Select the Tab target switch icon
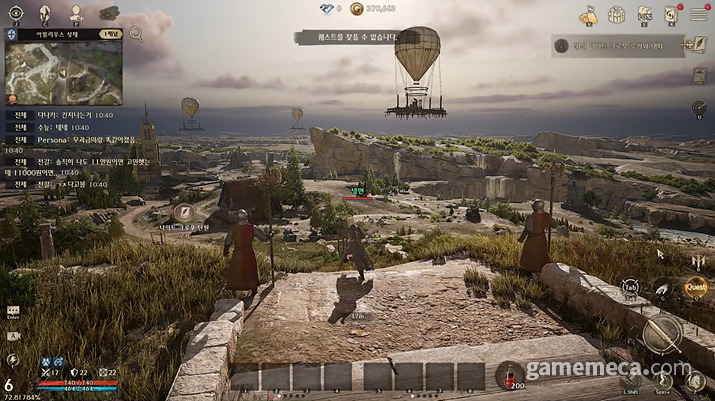The image size is (715, 401). tap(631, 287)
